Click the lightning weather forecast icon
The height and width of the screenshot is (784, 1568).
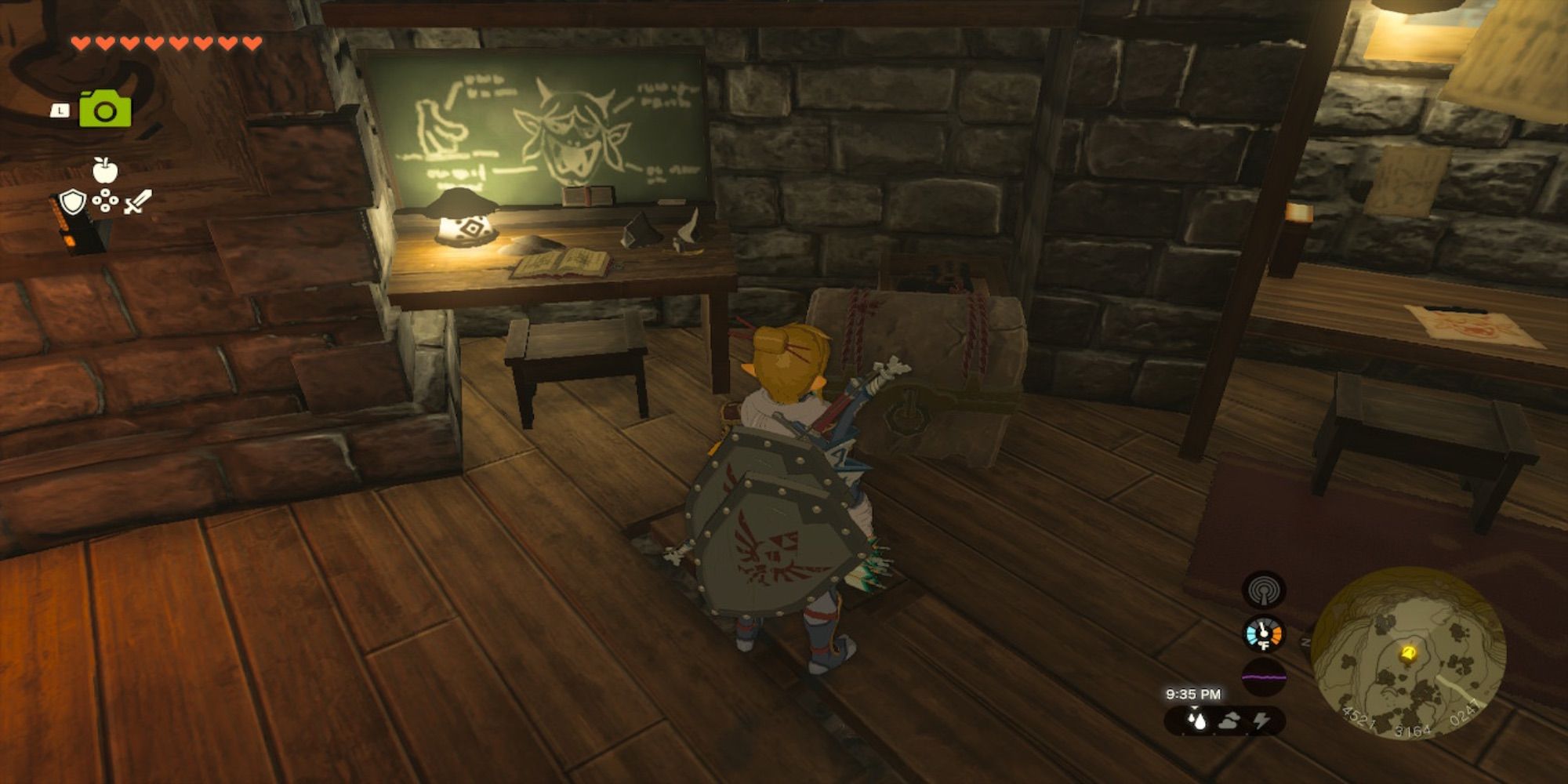coord(1262,721)
